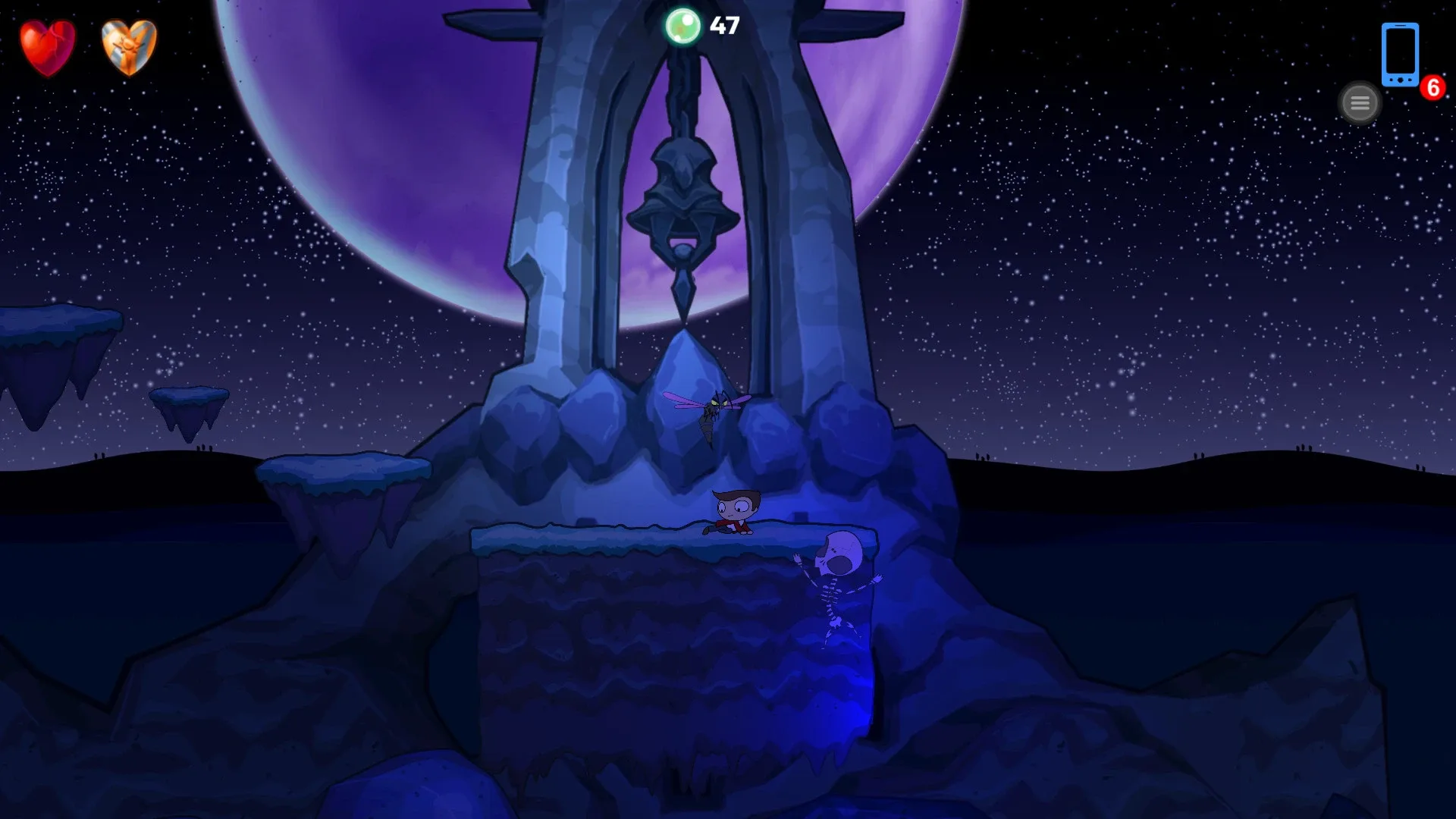Open the blue phone messages icon
Viewport: 1456px width, 819px height.
point(1399,55)
